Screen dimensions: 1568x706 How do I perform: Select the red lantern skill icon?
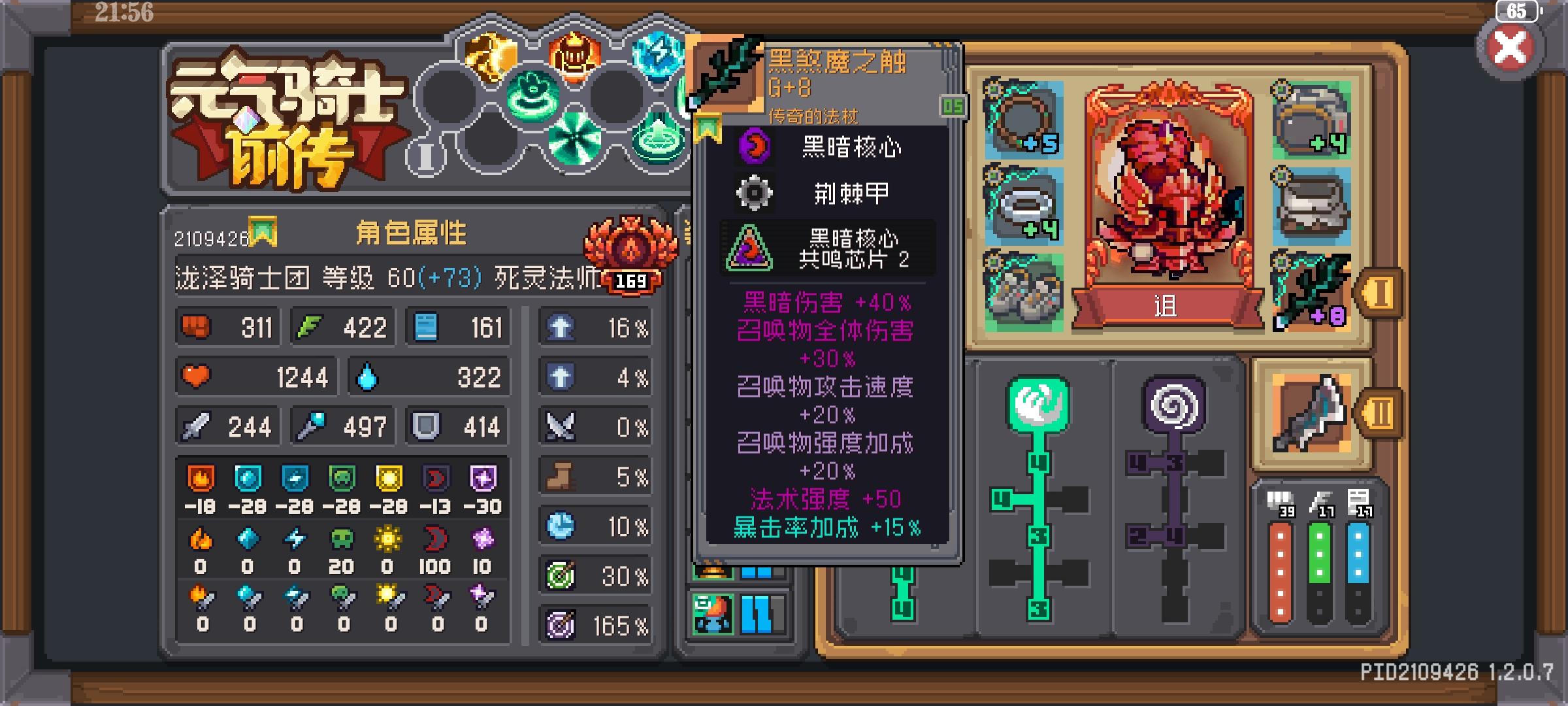click(572, 59)
